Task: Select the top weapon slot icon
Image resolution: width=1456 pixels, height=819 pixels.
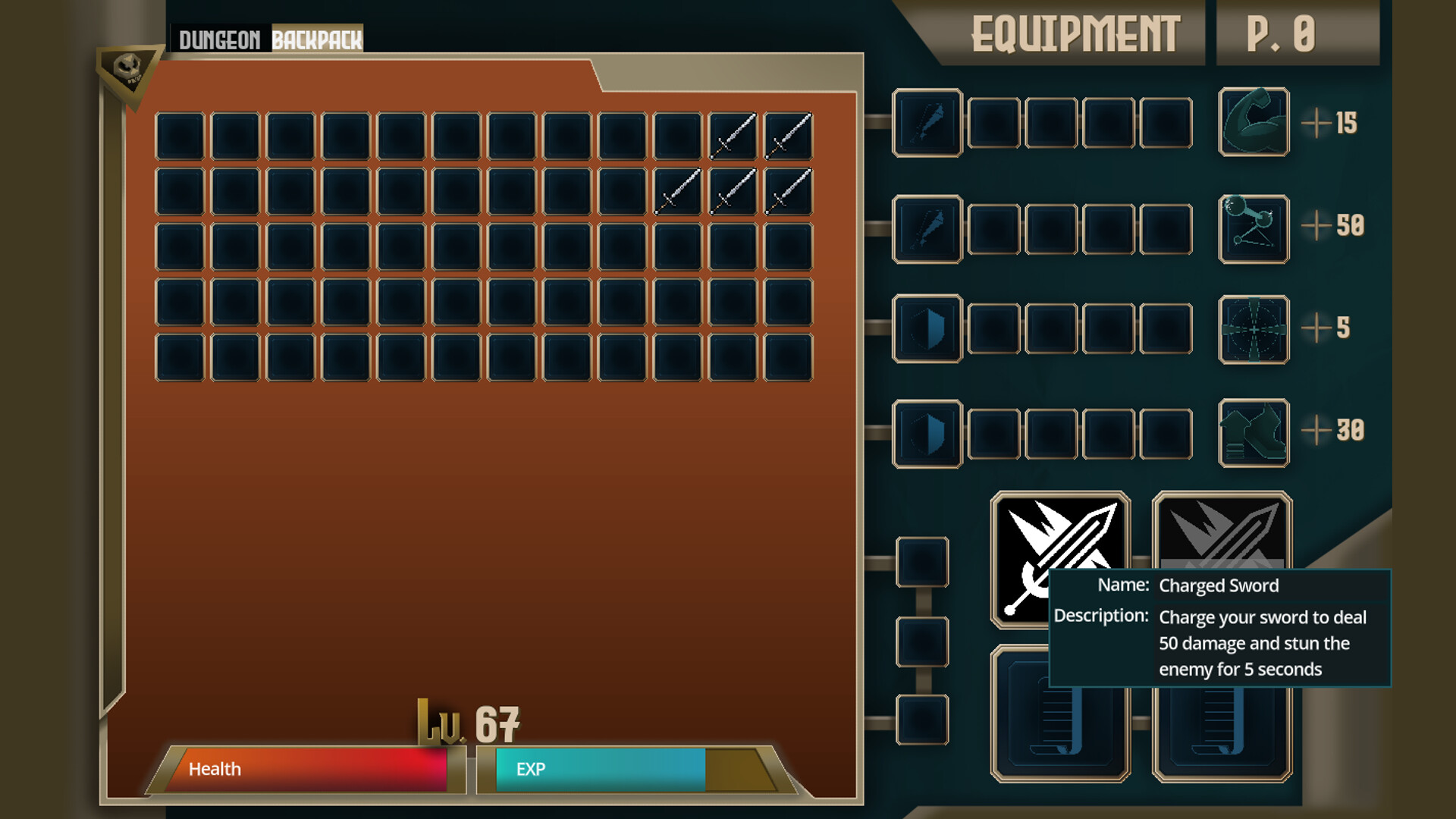Action: (927, 124)
